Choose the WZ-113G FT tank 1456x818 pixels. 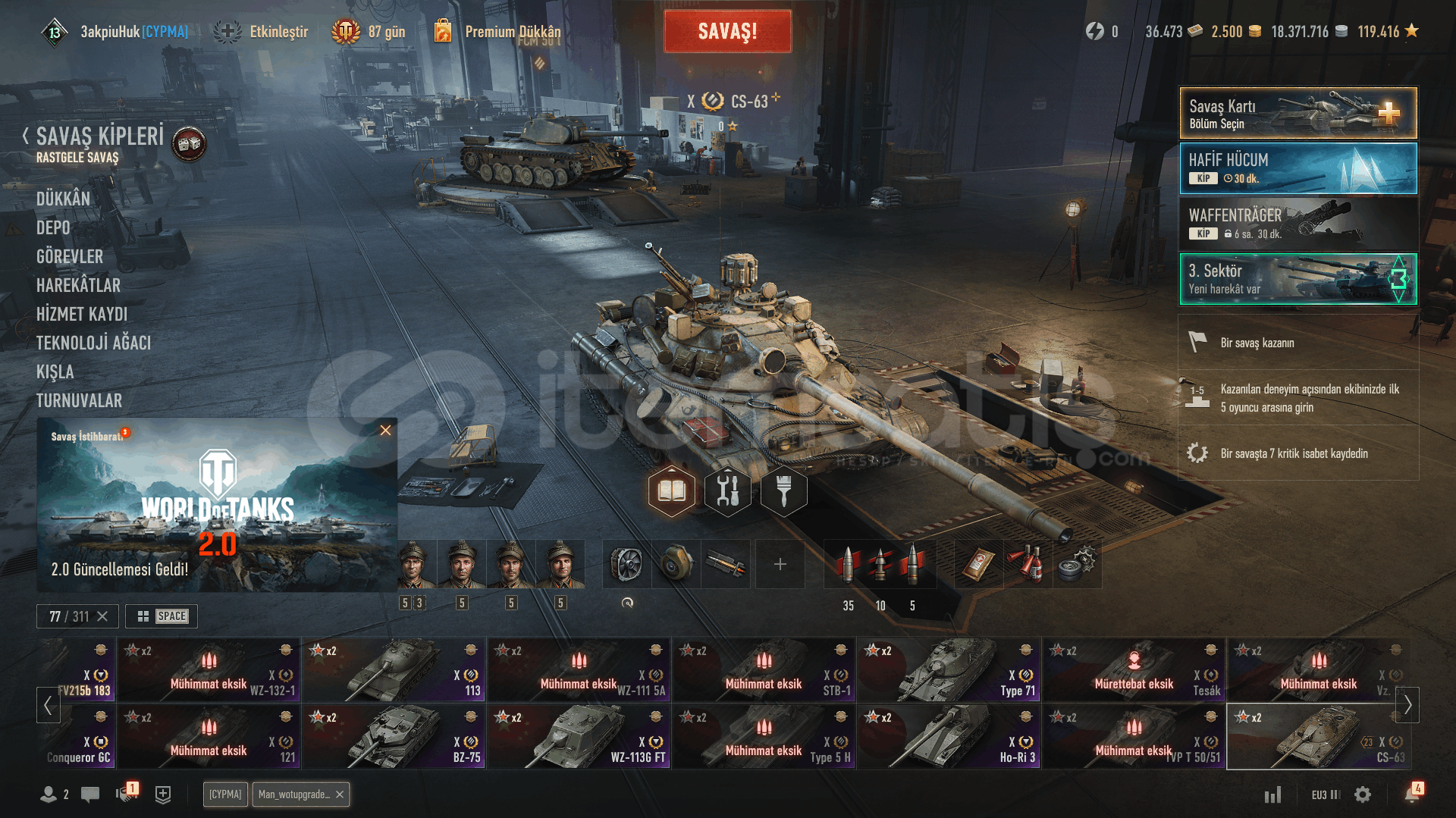pyautogui.click(x=579, y=736)
